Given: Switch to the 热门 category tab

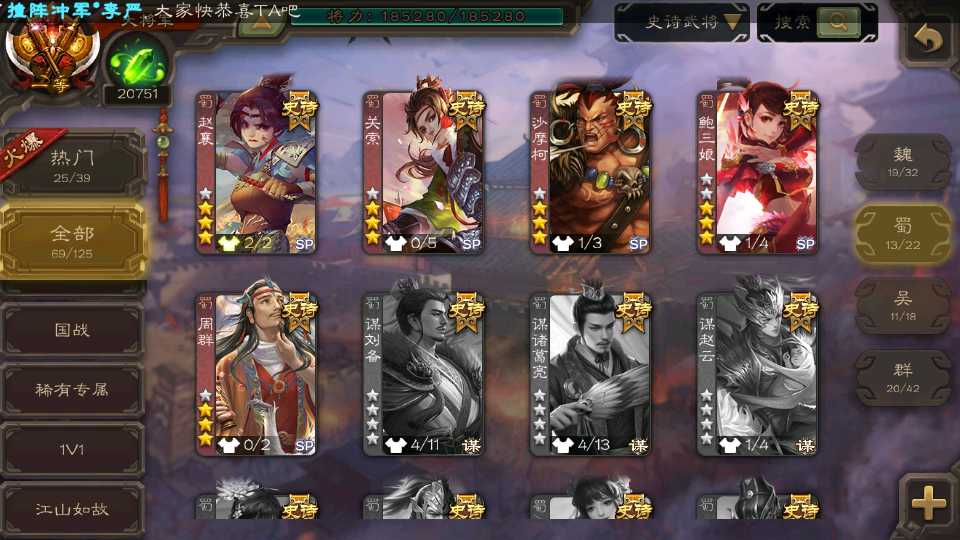Looking at the screenshot, I should click(72, 164).
